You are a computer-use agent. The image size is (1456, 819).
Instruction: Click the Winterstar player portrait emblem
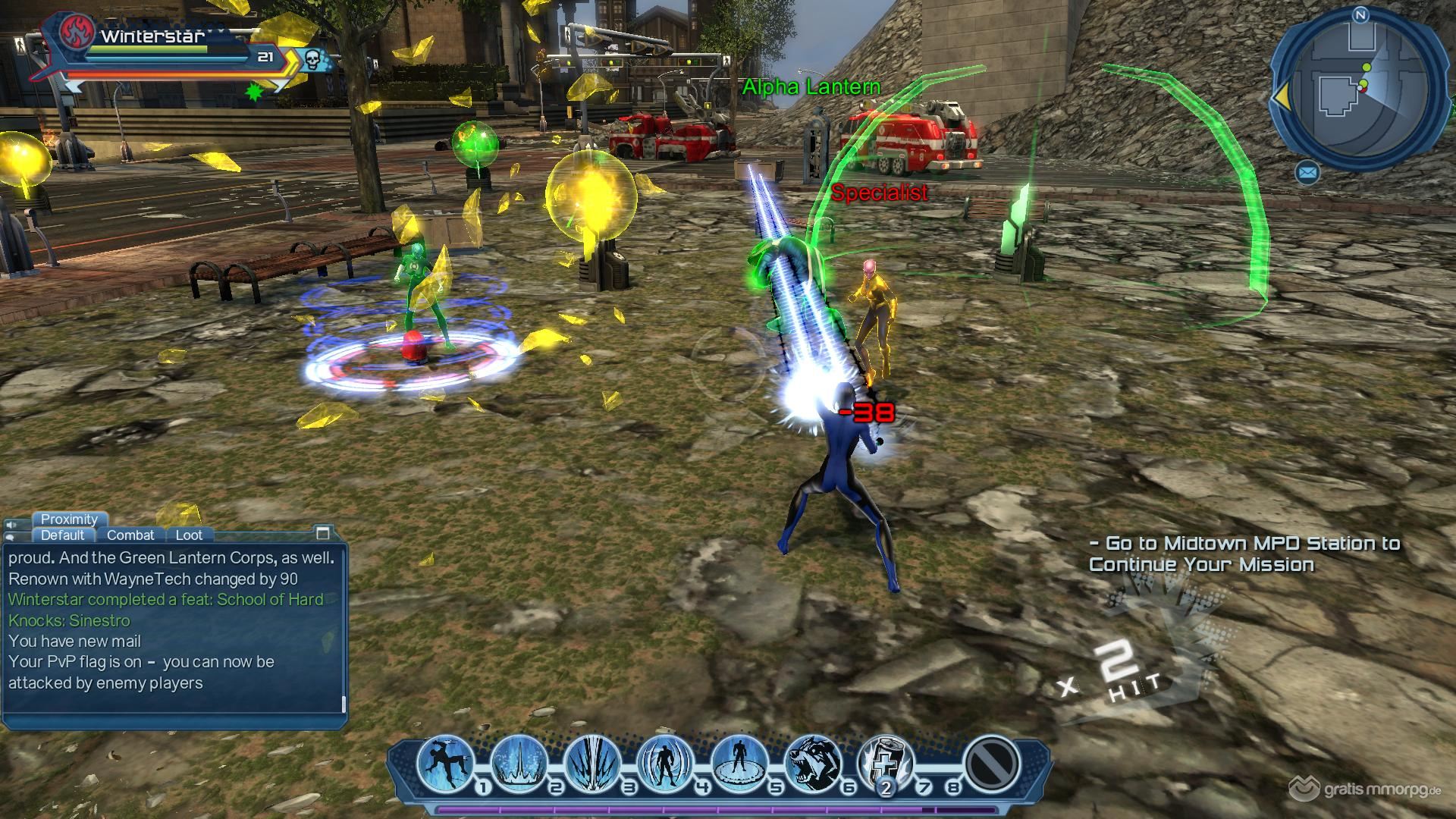(x=77, y=32)
